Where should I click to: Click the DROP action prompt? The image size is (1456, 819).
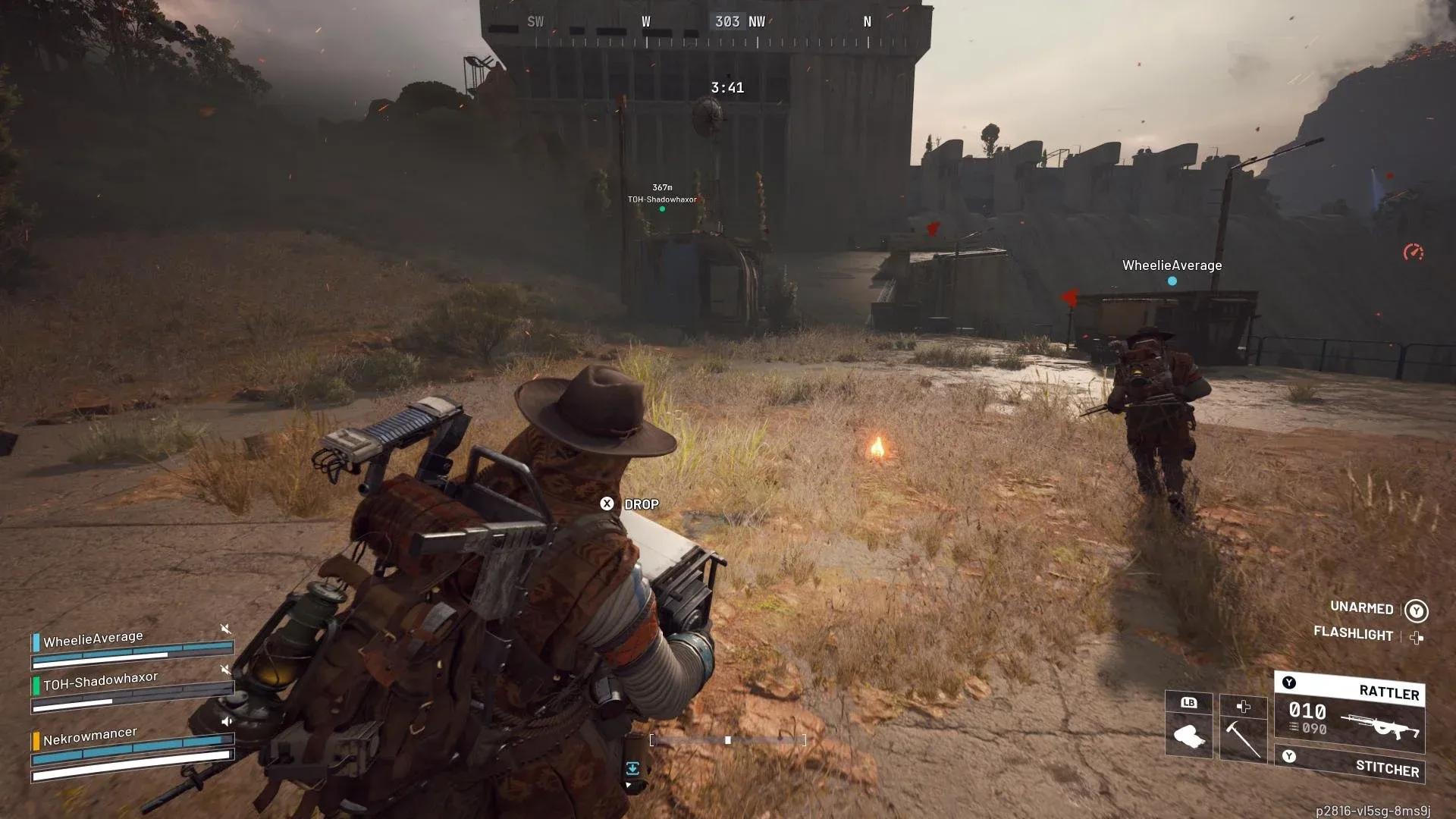point(642,504)
